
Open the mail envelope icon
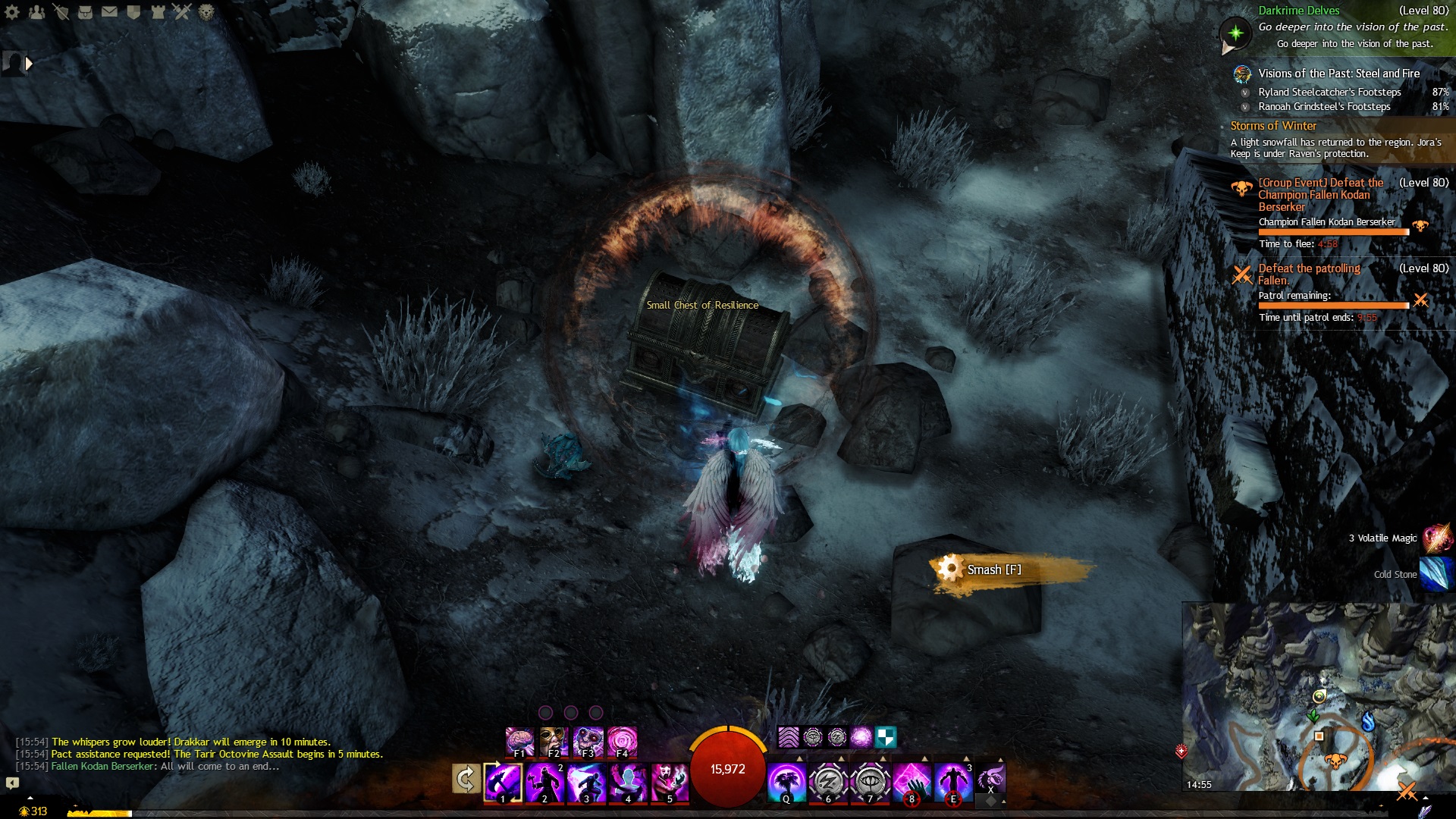[110, 11]
